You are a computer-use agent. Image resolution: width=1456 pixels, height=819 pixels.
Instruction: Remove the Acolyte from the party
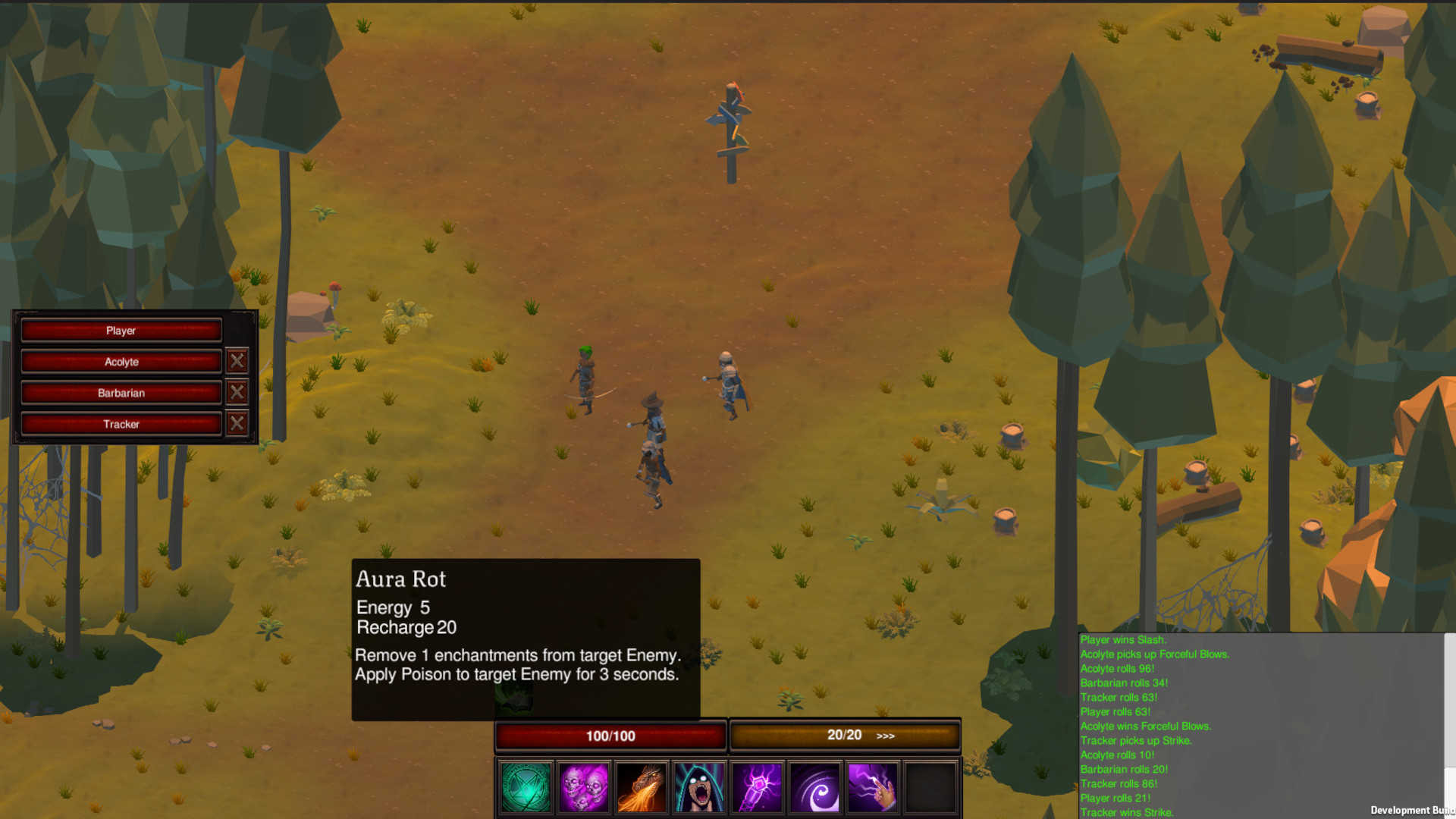(237, 361)
